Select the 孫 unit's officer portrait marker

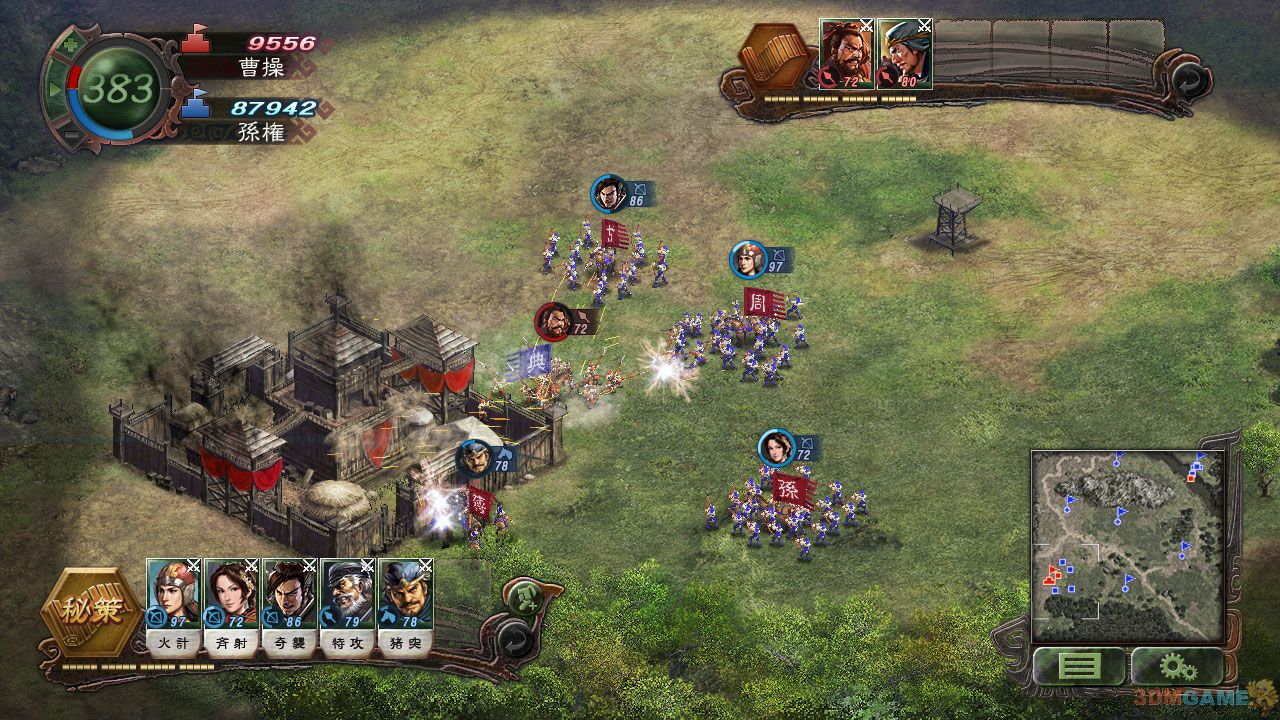(776, 447)
